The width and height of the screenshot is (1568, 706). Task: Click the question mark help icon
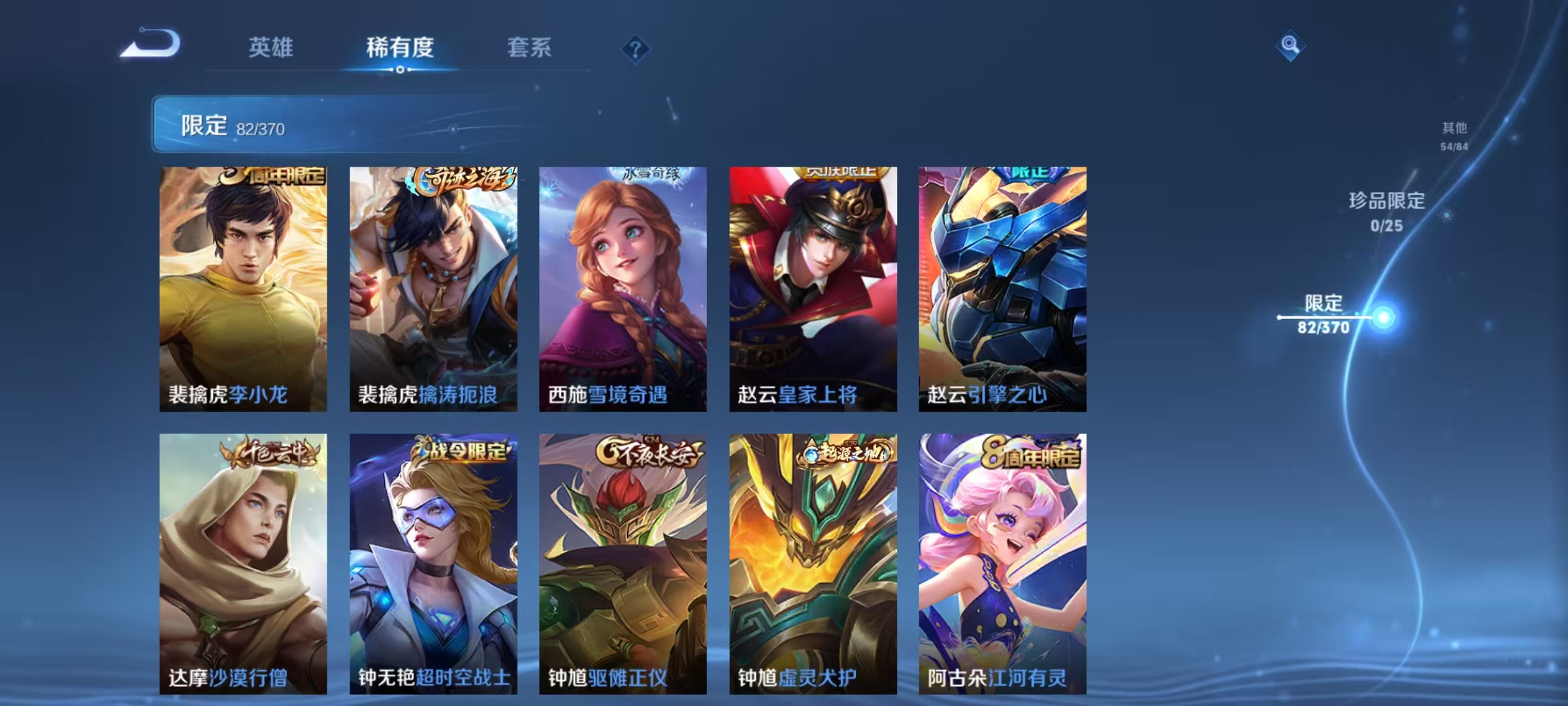[636, 47]
